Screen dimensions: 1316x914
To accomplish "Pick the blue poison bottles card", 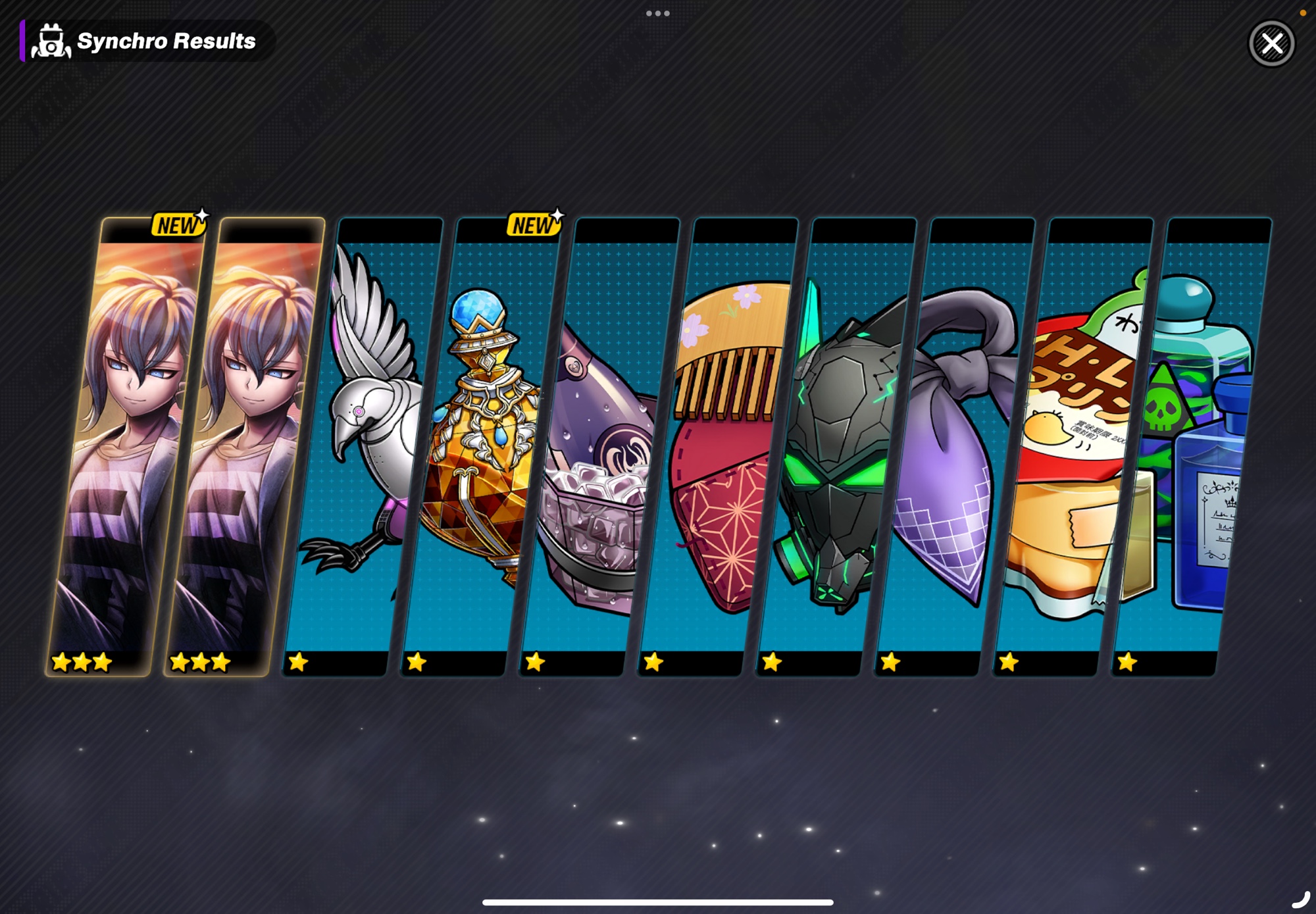I will pyautogui.click(x=1191, y=447).
